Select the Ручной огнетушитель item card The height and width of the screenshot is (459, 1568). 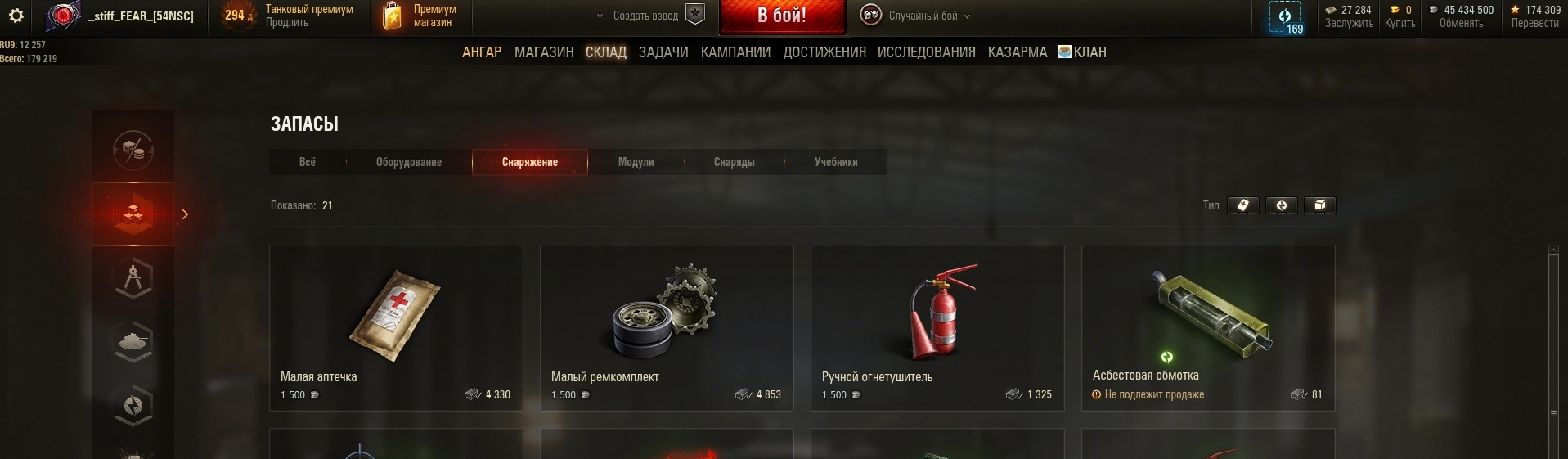(x=937, y=327)
